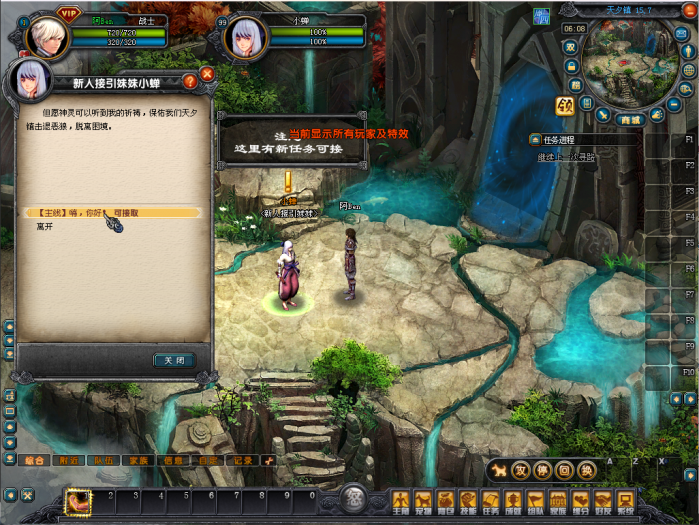Viewport: 699px width, 525px height.
Task: Switch to the 队伍 chat tab
Action: click(104, 460)
